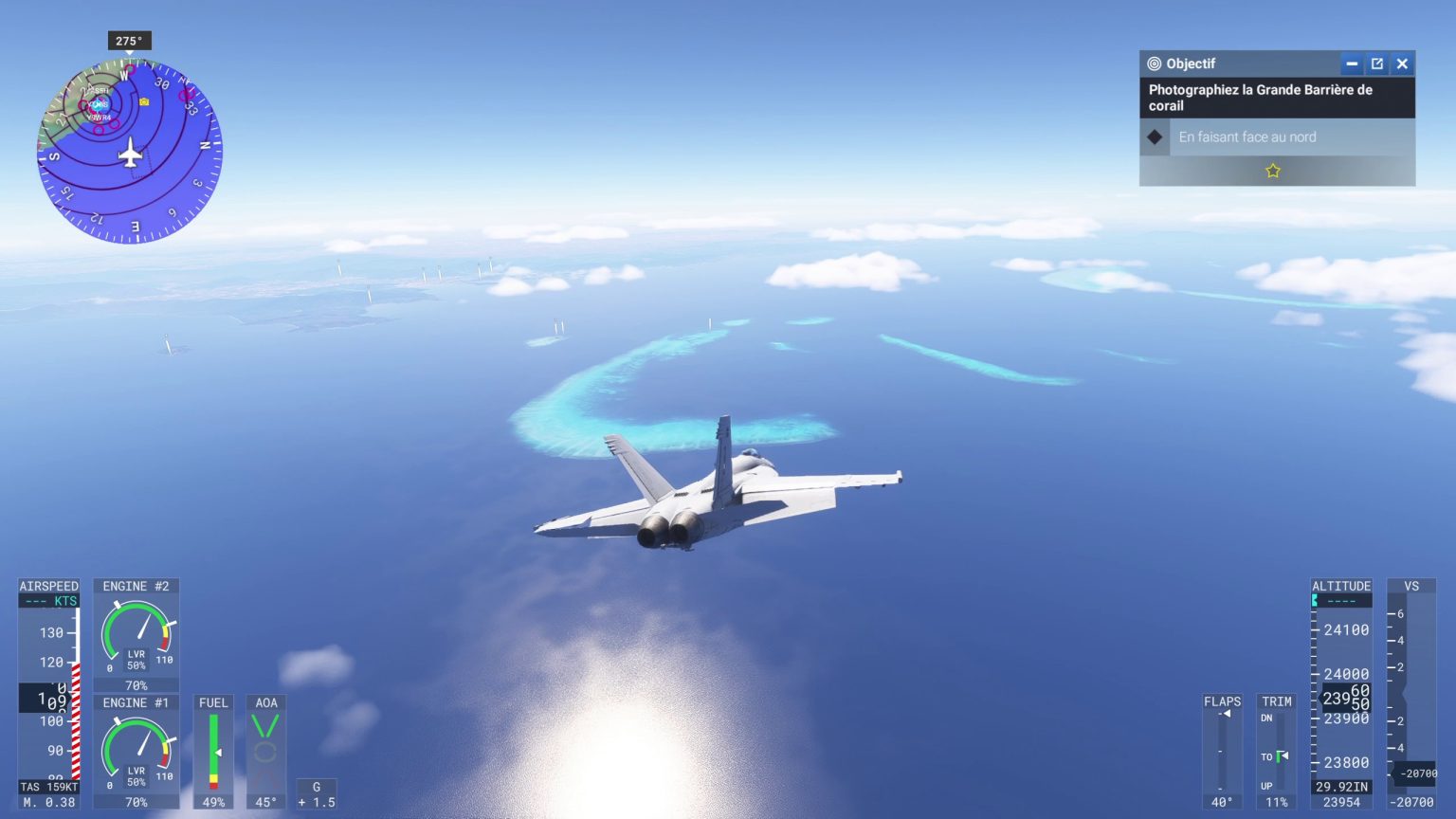The image size is (1456, 819).
Task: Select the objective step 'En faisant face au nord'
Action: click(1247, 136)
